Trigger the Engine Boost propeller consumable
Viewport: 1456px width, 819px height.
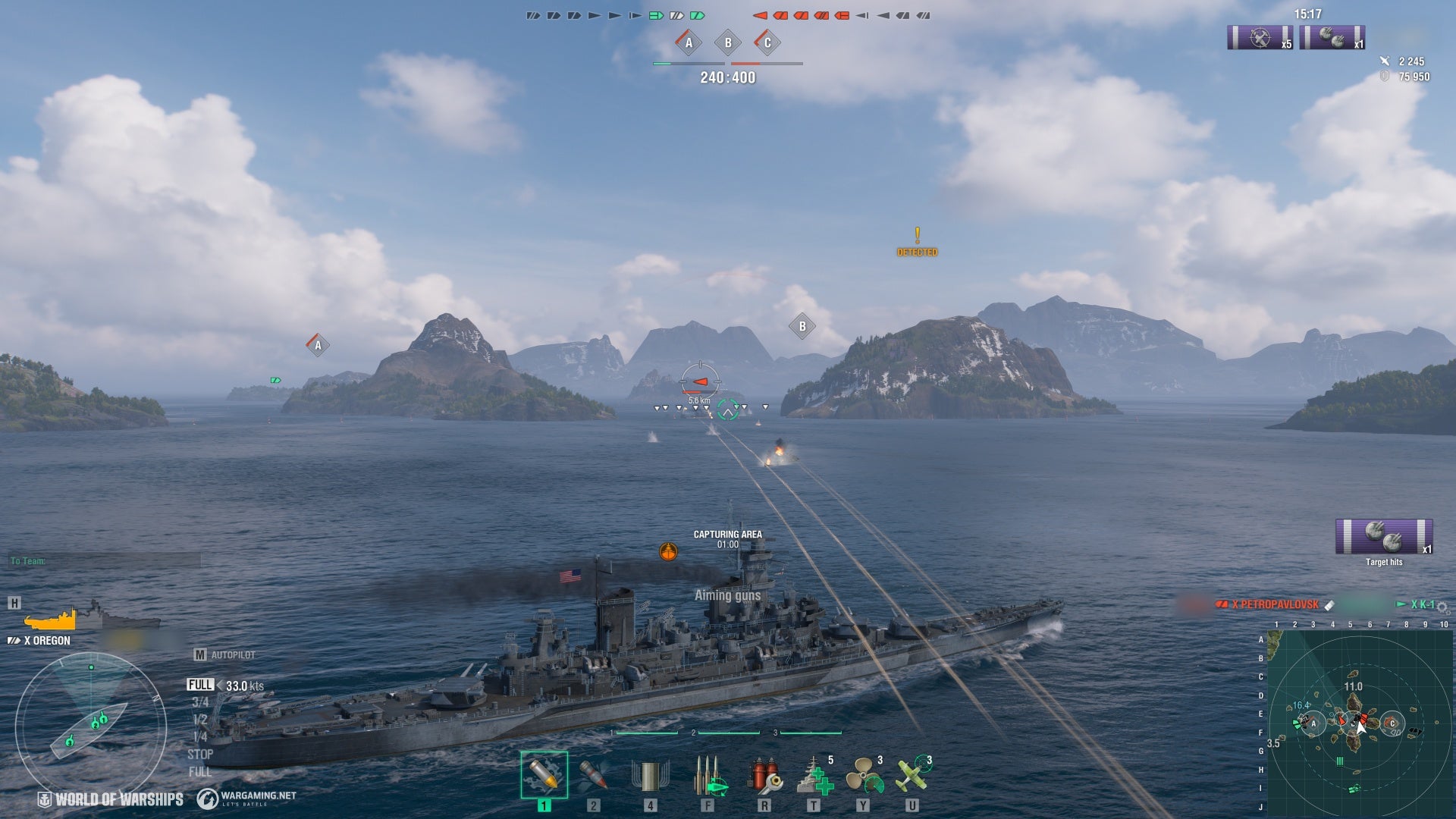click(863, 776)
